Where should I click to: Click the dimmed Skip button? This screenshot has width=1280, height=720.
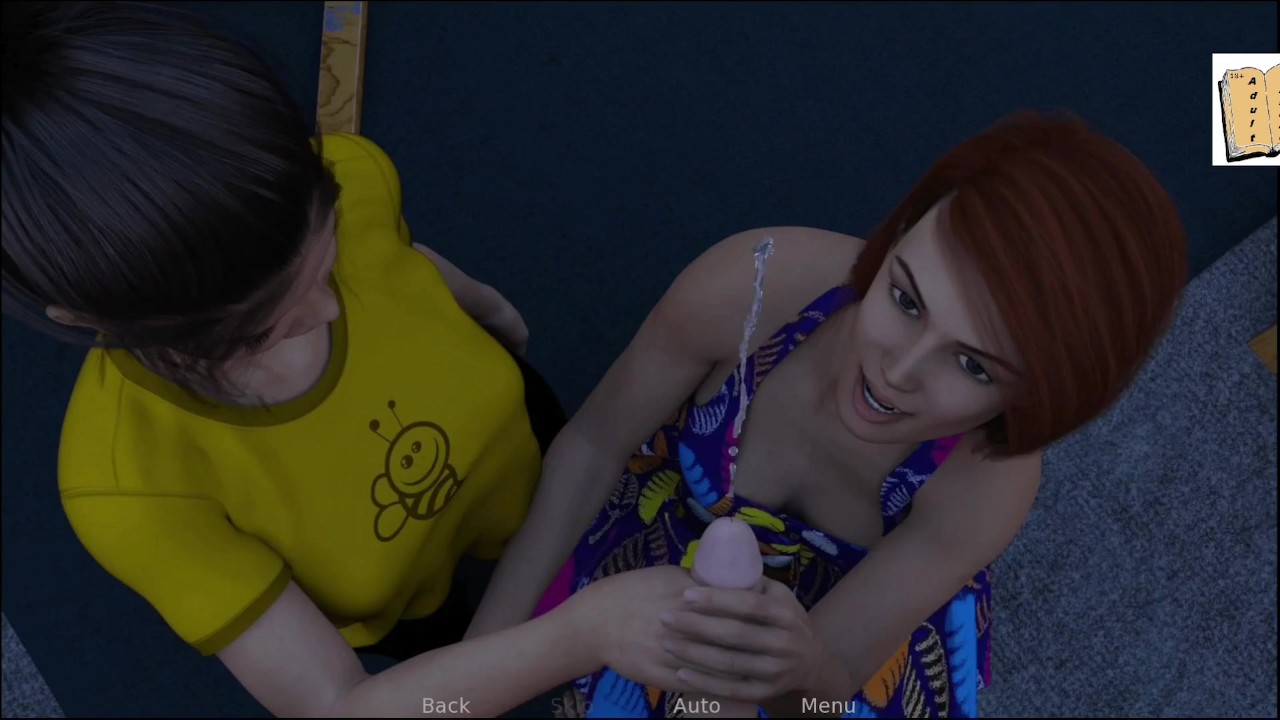pos(572,706)
